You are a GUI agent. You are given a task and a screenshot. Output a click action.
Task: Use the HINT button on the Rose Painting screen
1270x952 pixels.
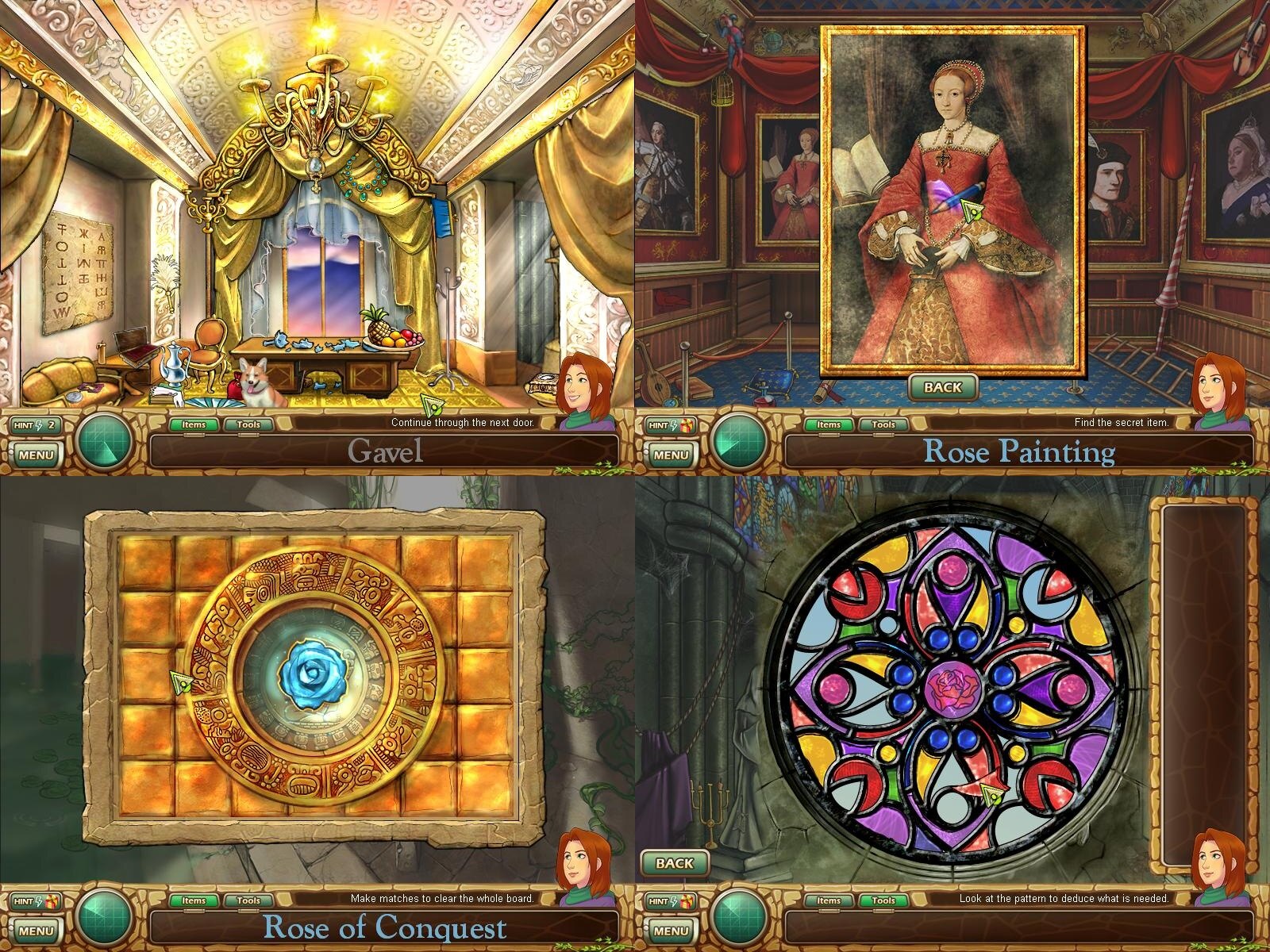[672, 425]
